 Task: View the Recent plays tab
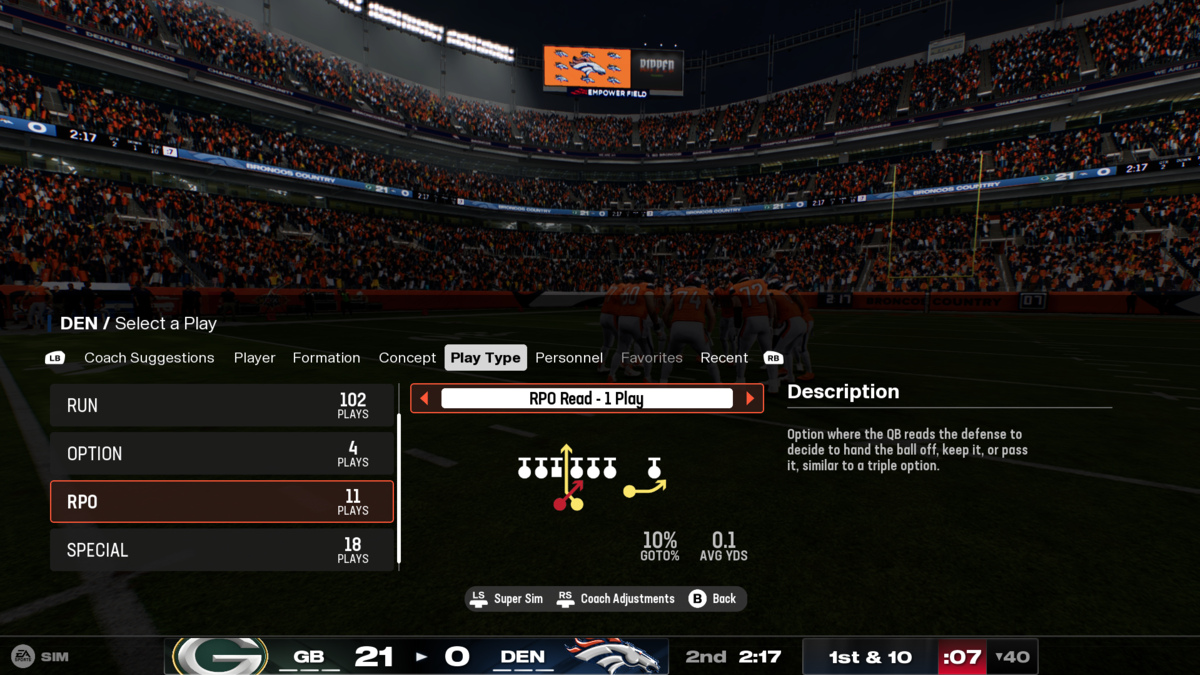click(x=724, y=358)
